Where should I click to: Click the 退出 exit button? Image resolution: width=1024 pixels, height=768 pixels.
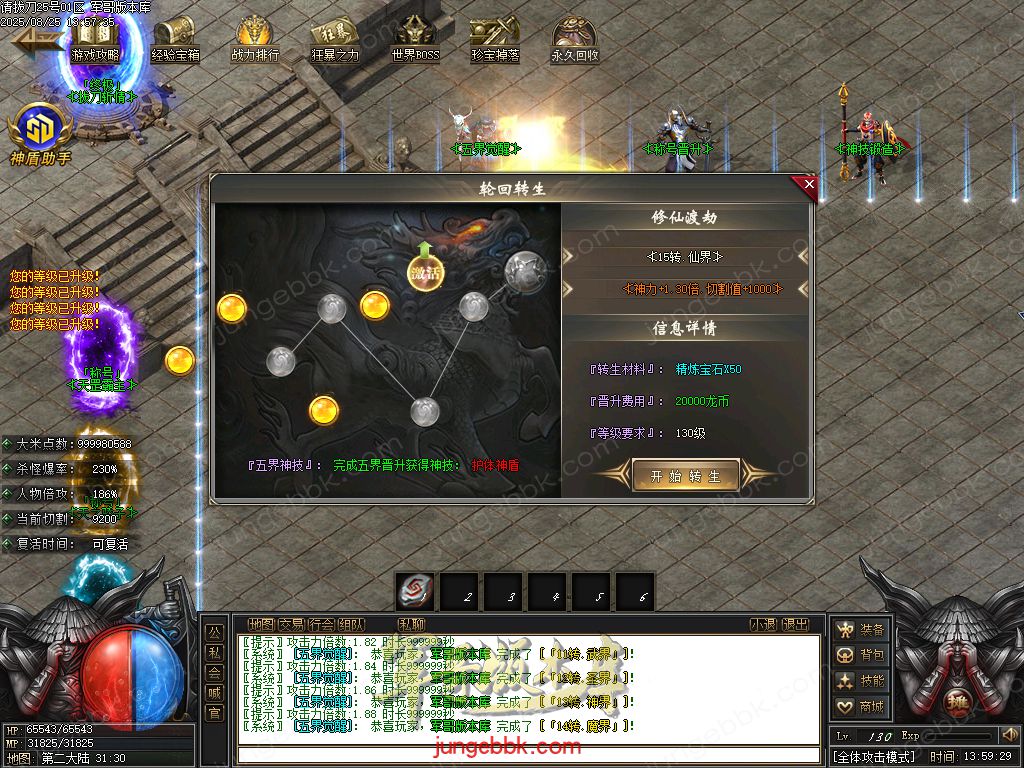795,624
